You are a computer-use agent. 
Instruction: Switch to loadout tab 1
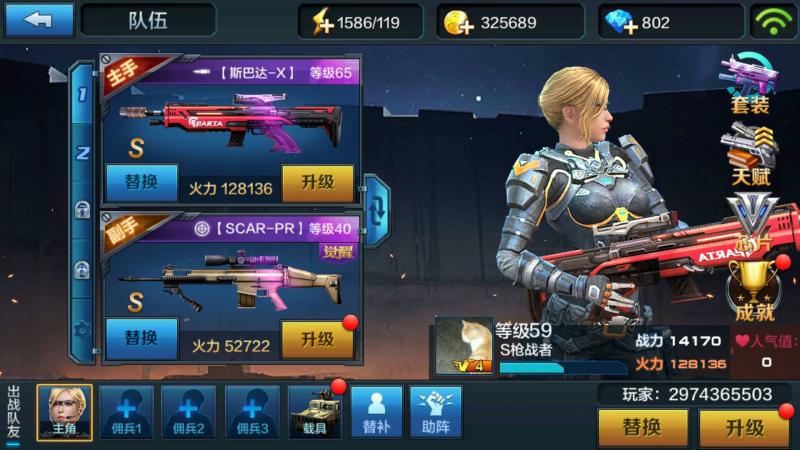coord(83,98)
